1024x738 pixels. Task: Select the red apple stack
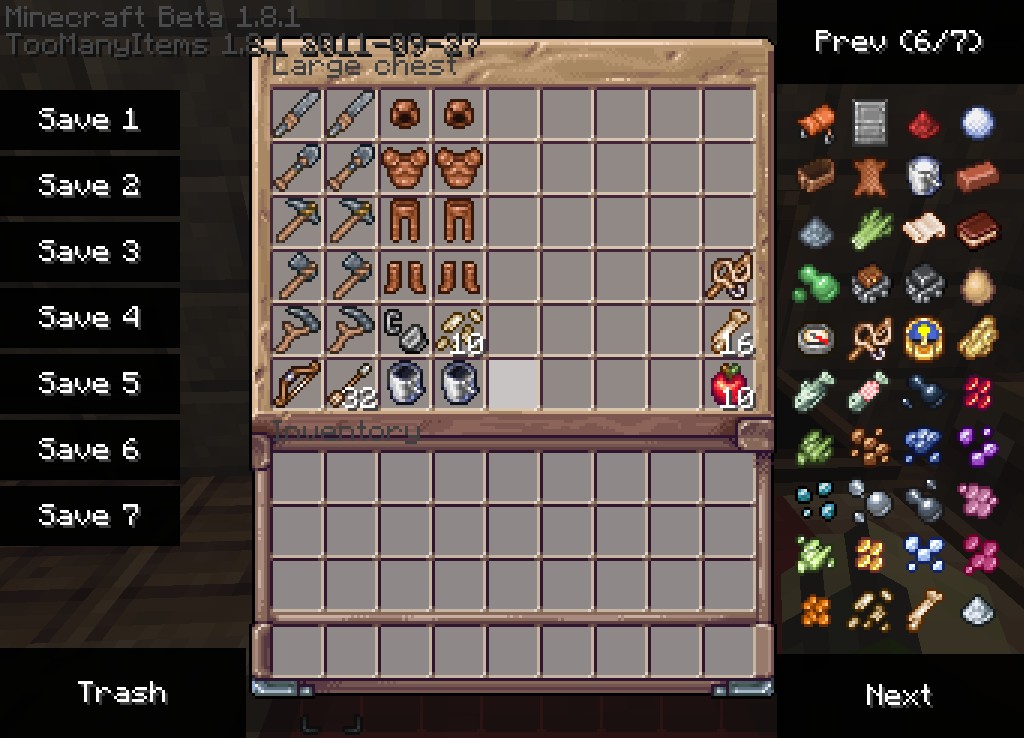(x=730, y=383)
